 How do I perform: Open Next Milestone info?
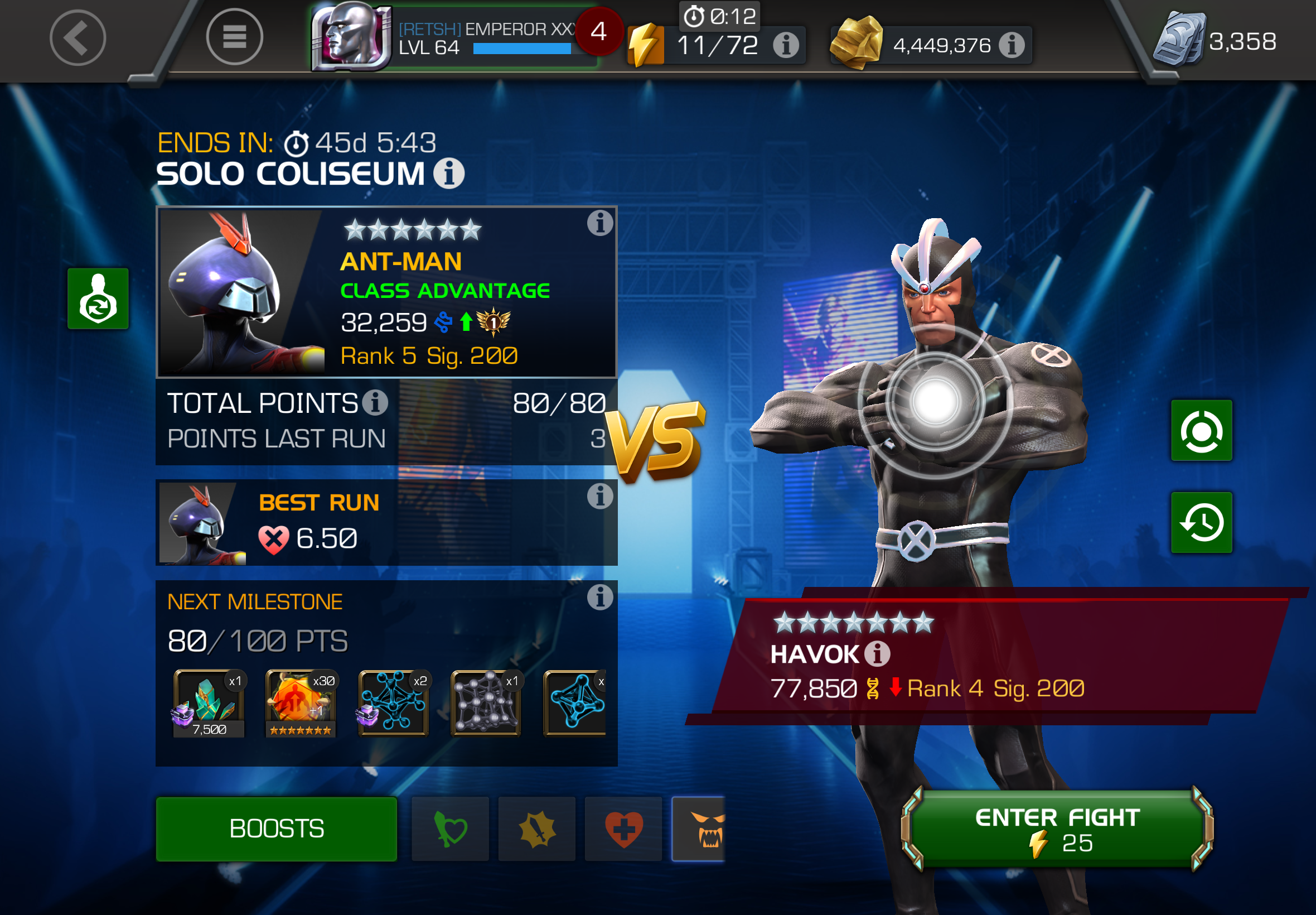click(600, 598)
